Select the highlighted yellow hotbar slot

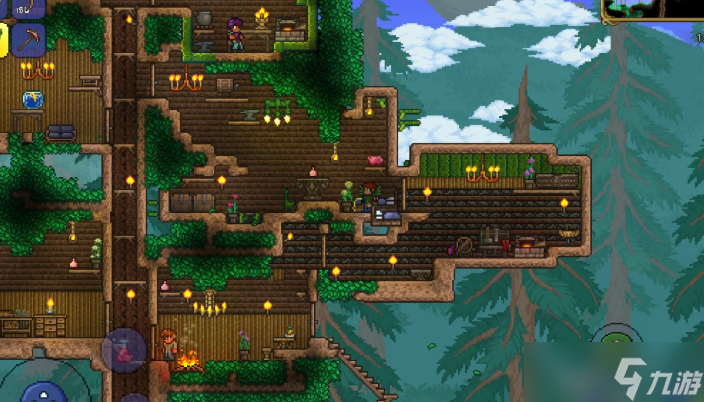pos(3,40)
